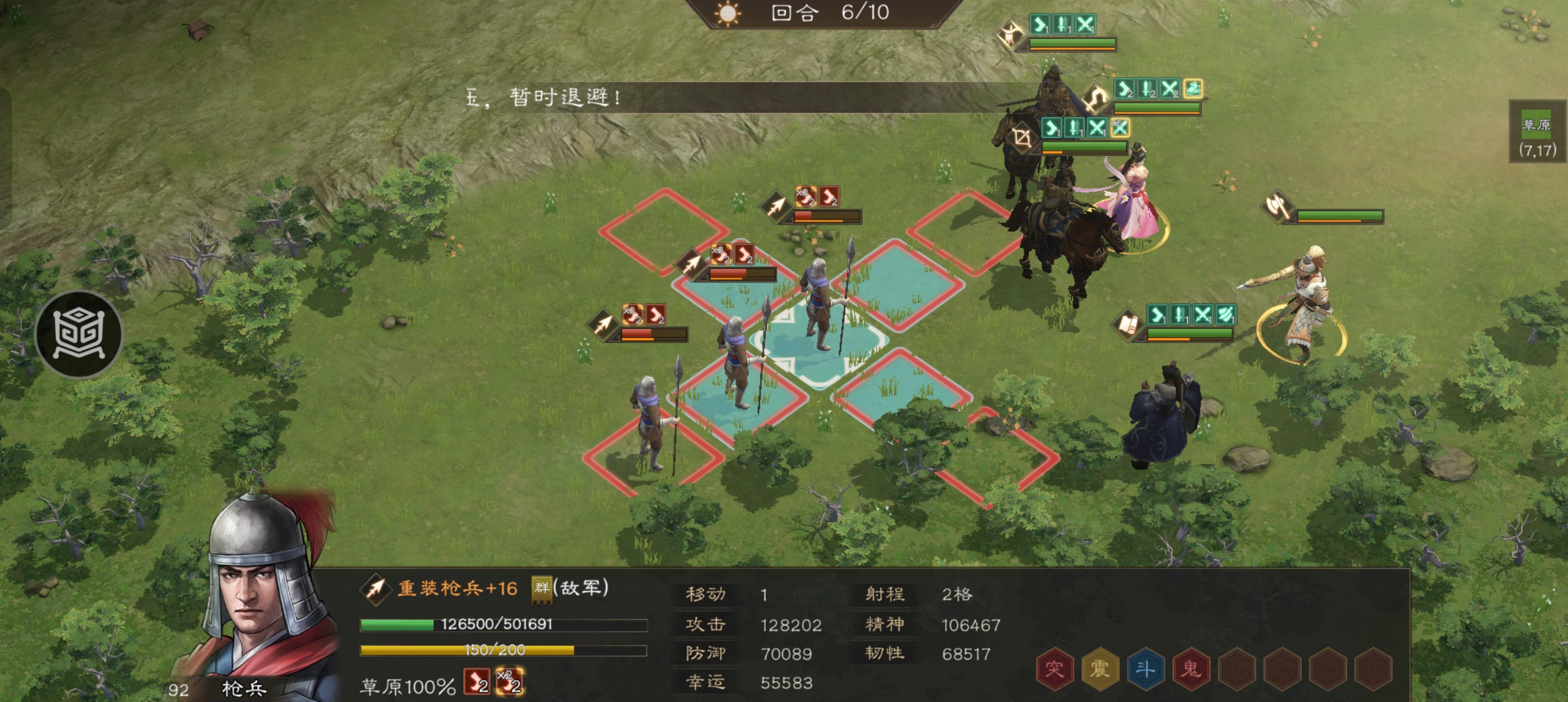Tap the scroll-class unit badge above the blue-robed strategist

(1128, 324)
